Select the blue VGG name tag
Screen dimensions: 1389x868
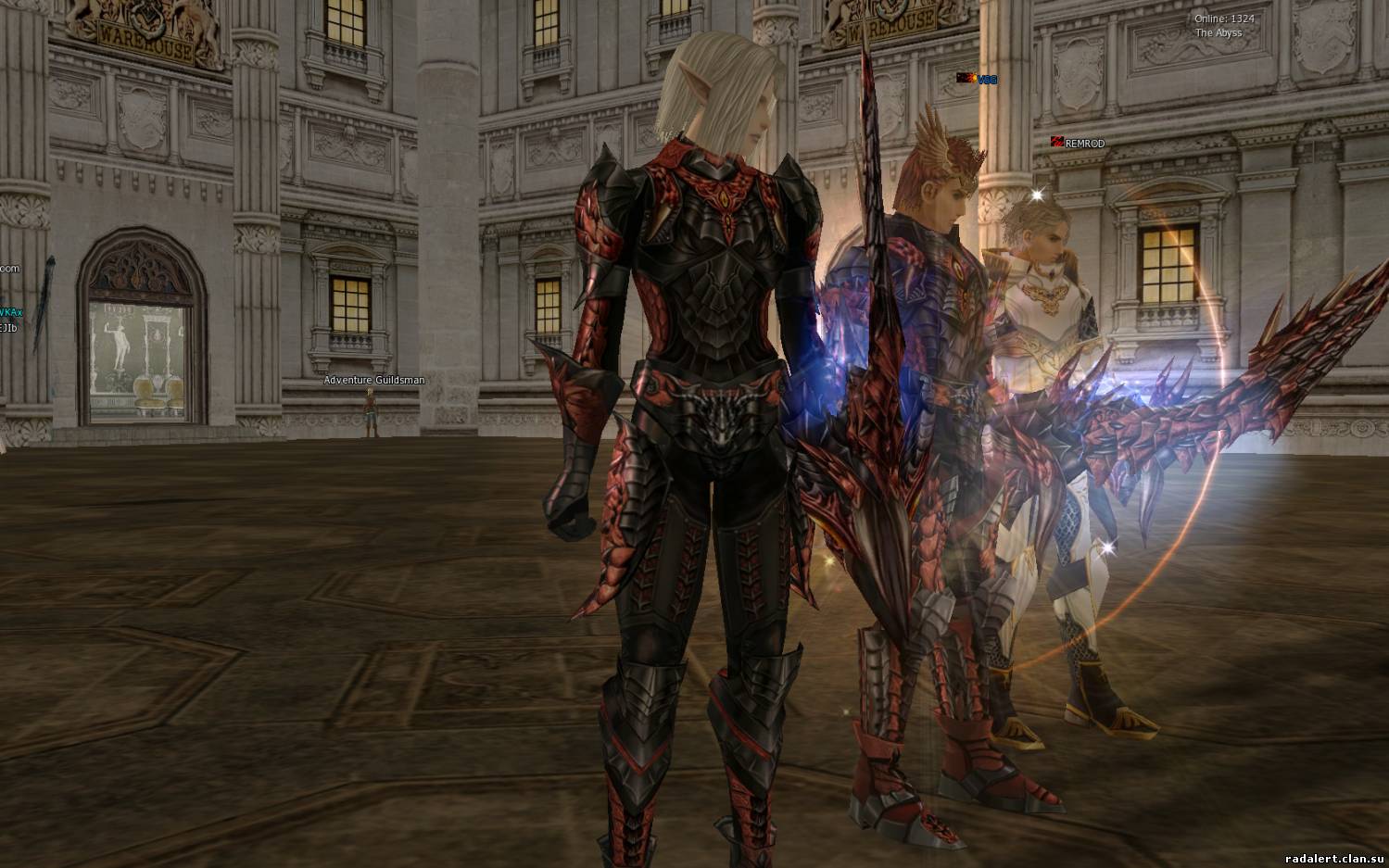pos(986,80)
